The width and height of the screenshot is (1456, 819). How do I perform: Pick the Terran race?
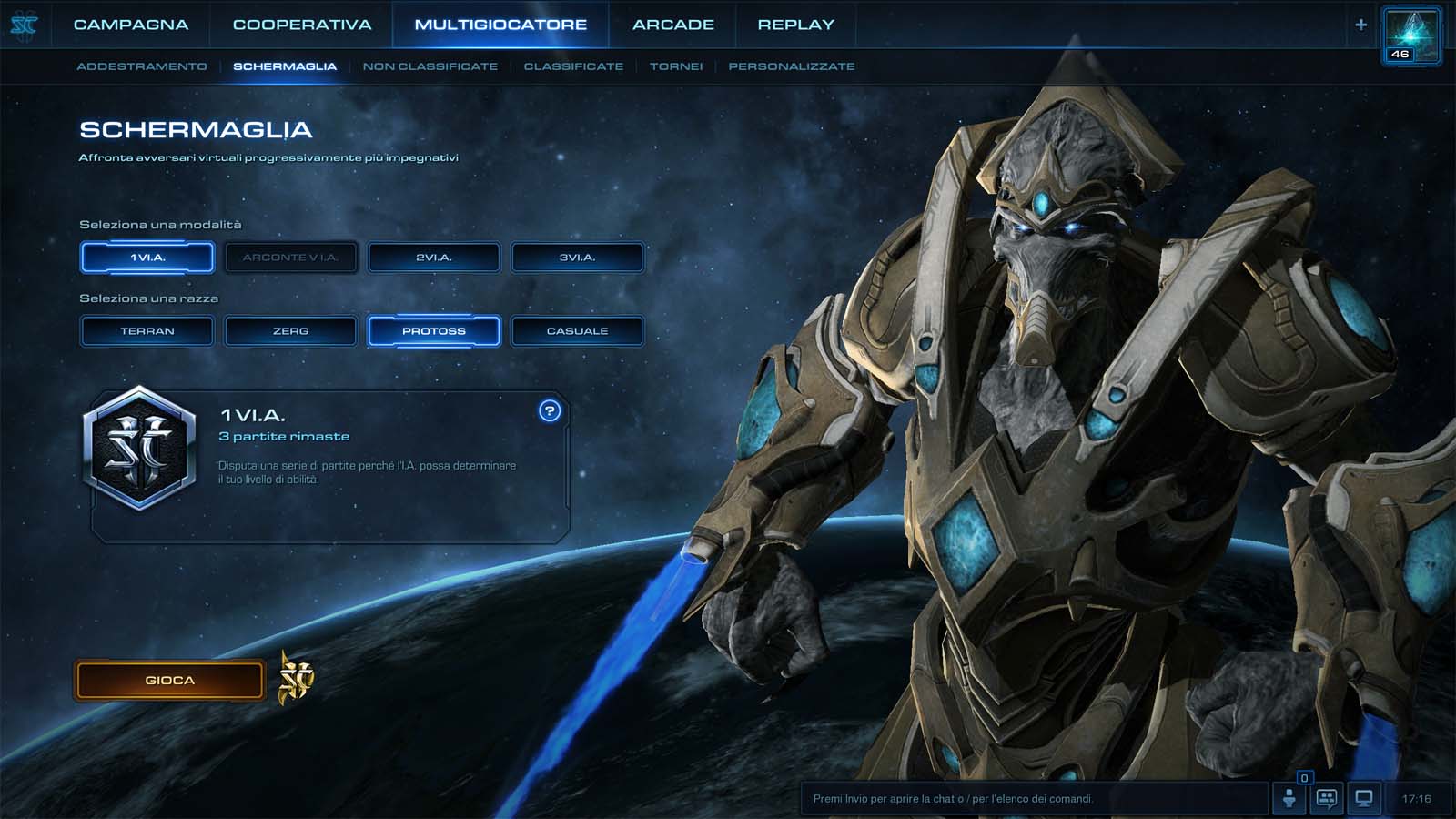[147, 331]
